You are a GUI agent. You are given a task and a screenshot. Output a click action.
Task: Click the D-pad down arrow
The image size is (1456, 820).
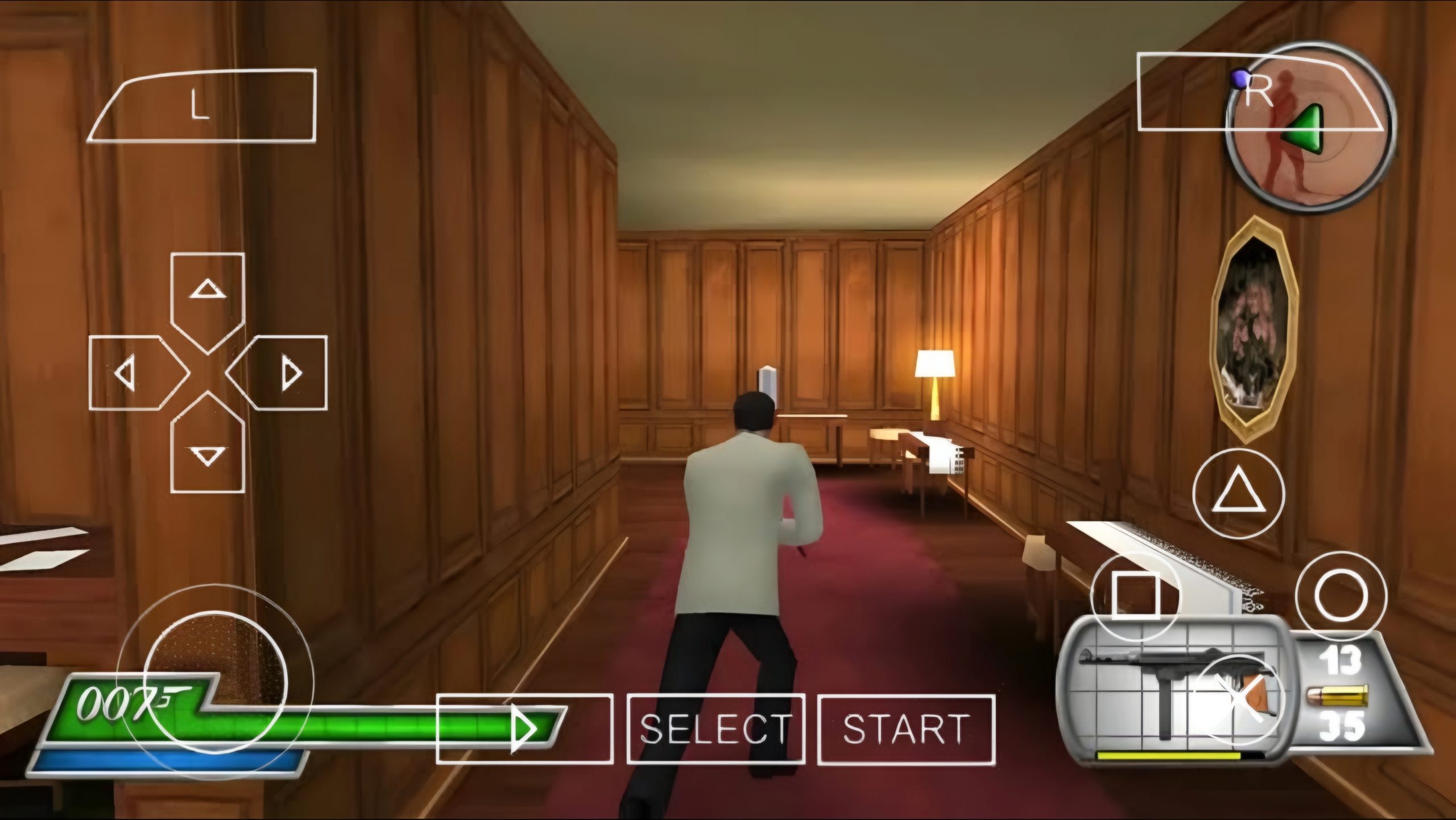point(208,450)
